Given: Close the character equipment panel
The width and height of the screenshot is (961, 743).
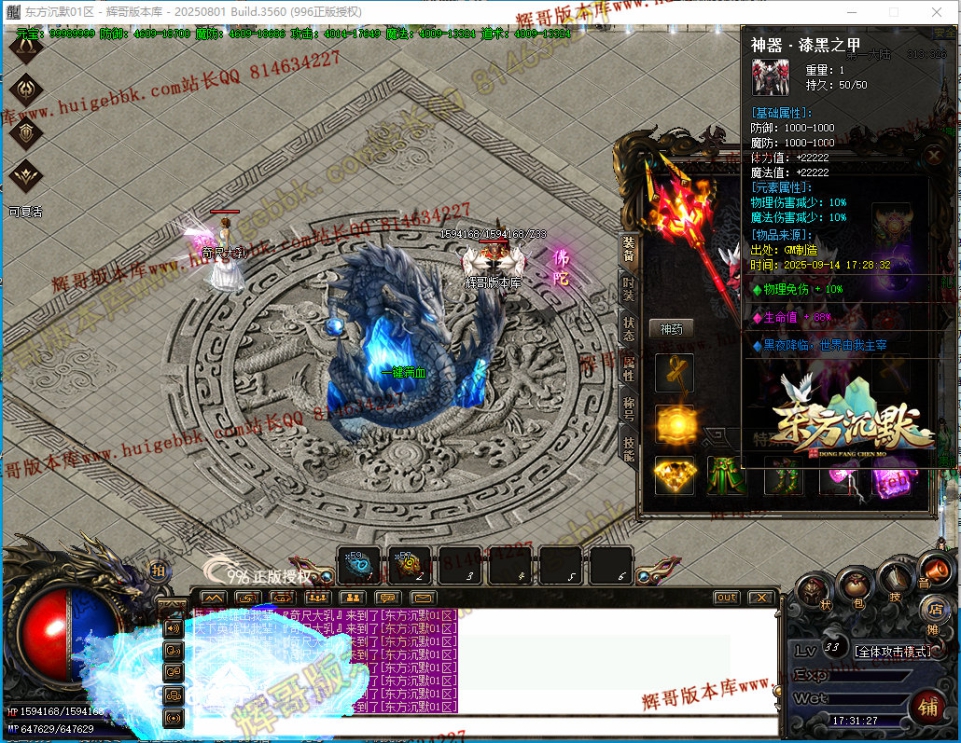Looking at the screenshot, I should click(x=933, y=156).
